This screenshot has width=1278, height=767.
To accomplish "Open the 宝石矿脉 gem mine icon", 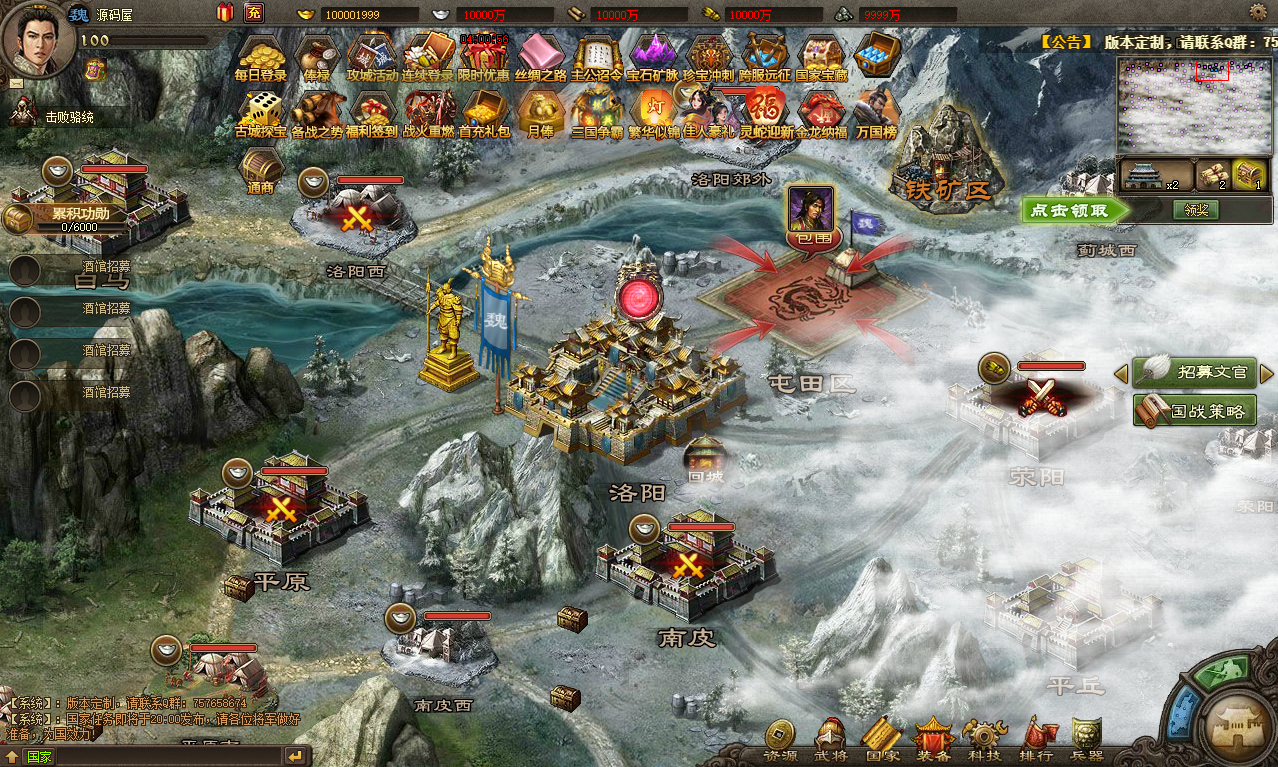I will 652,57.
